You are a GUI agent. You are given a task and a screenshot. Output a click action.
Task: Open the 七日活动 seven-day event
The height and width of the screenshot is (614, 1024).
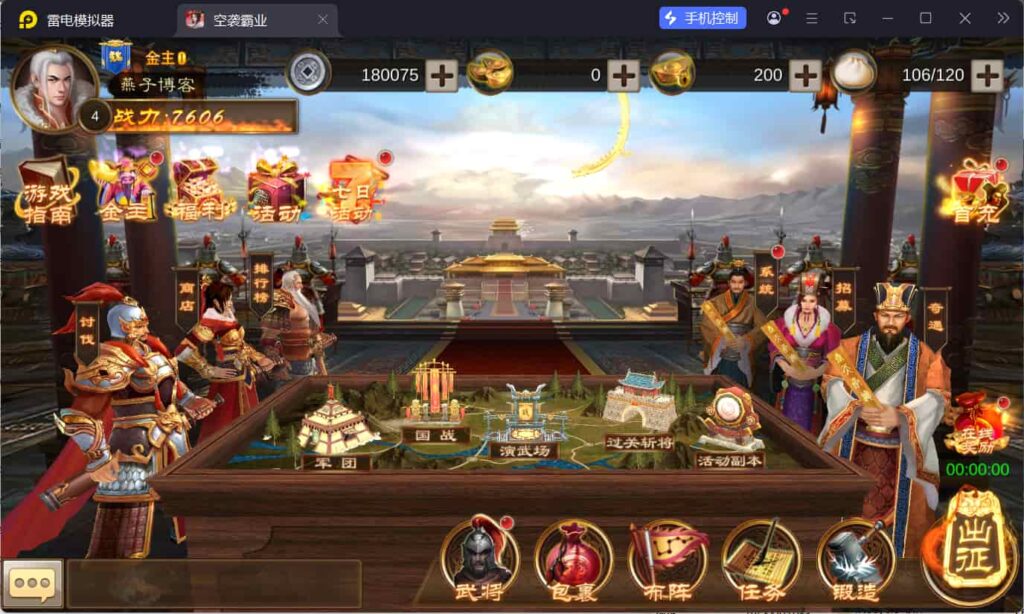point(352,190)
